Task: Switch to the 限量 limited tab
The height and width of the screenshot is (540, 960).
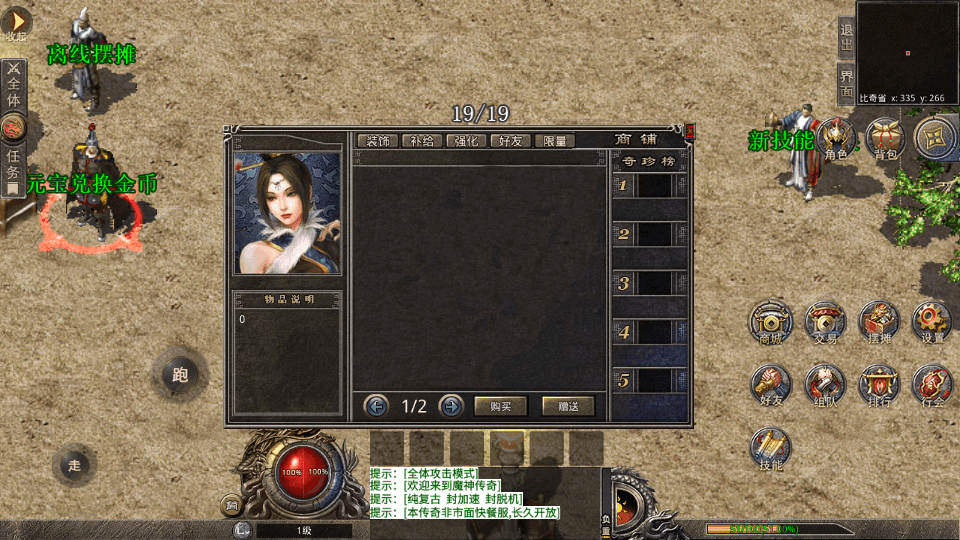Action: click(555, 141)
